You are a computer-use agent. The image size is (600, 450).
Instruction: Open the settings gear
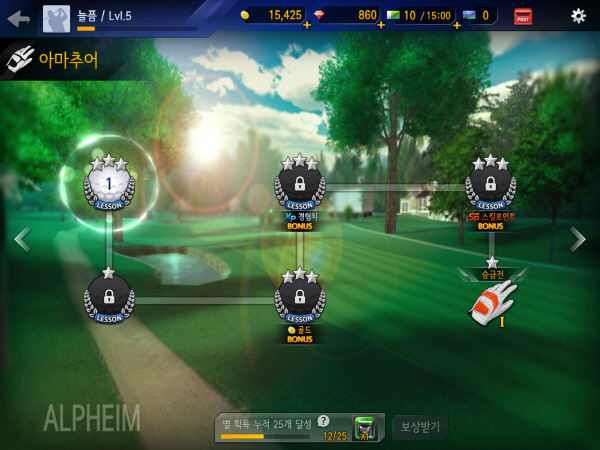coord(578,16)
